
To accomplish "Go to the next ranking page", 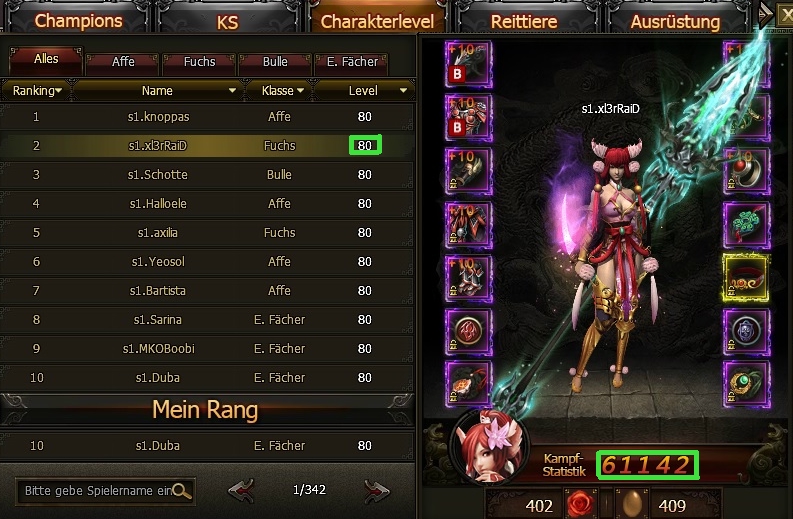I will [x=376, y=490].
